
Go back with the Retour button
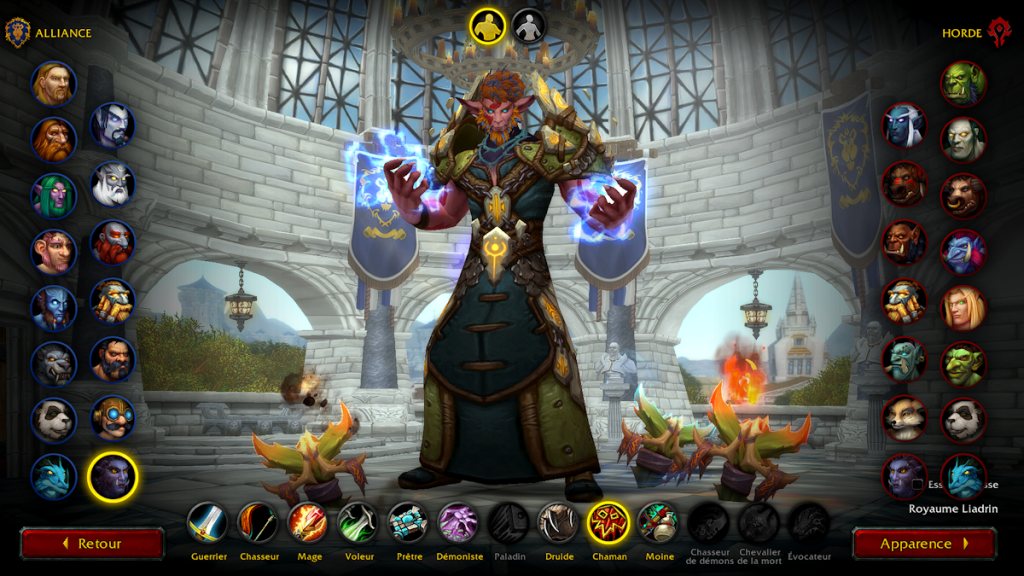[x=92, y=544]
